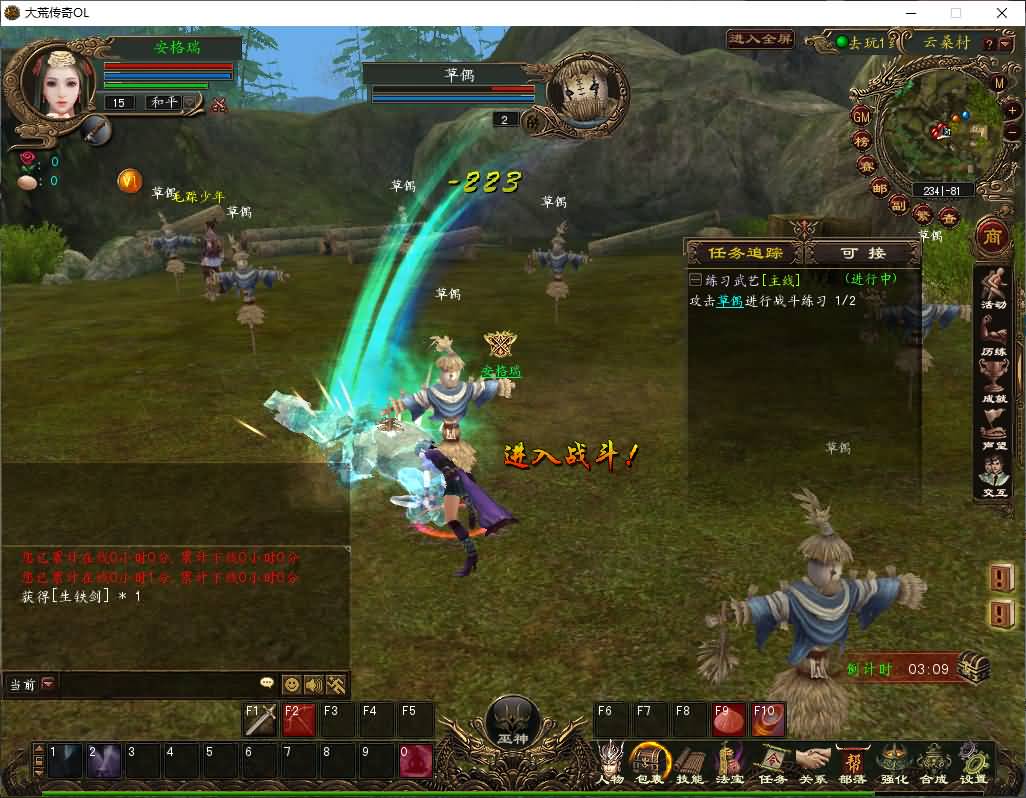Open the countdown treasure chest
The height and width of the screenshot is (798, 1026).
tap(974, 667)
